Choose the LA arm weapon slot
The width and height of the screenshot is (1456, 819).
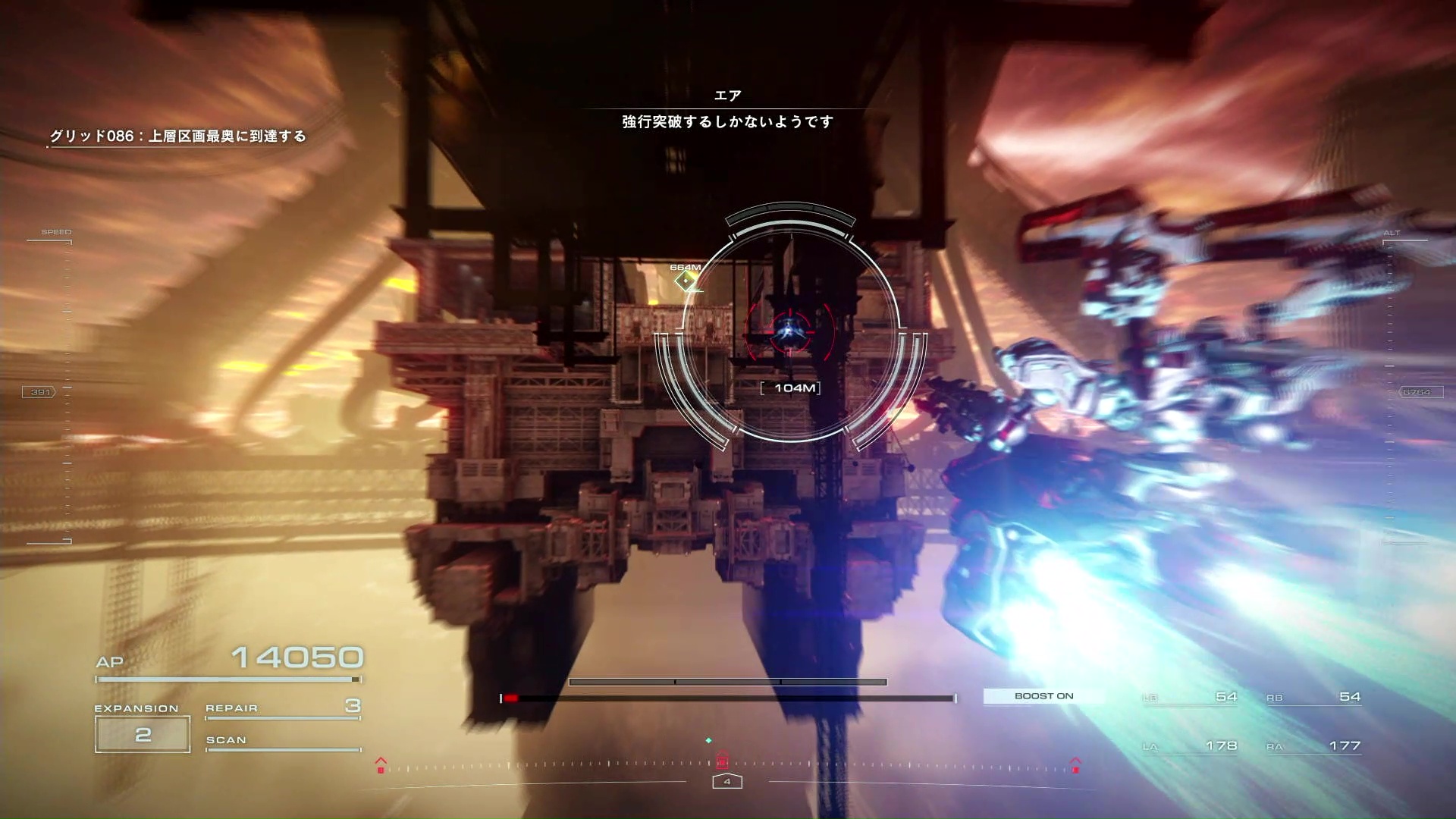(1190, 746)
